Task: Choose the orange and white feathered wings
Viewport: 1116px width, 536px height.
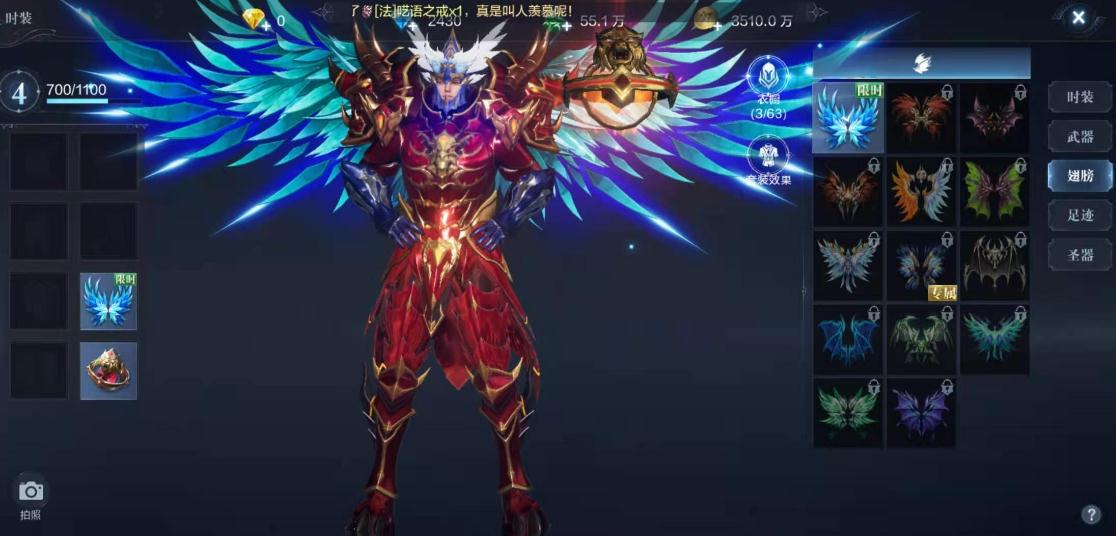Action: click(921, 191)
